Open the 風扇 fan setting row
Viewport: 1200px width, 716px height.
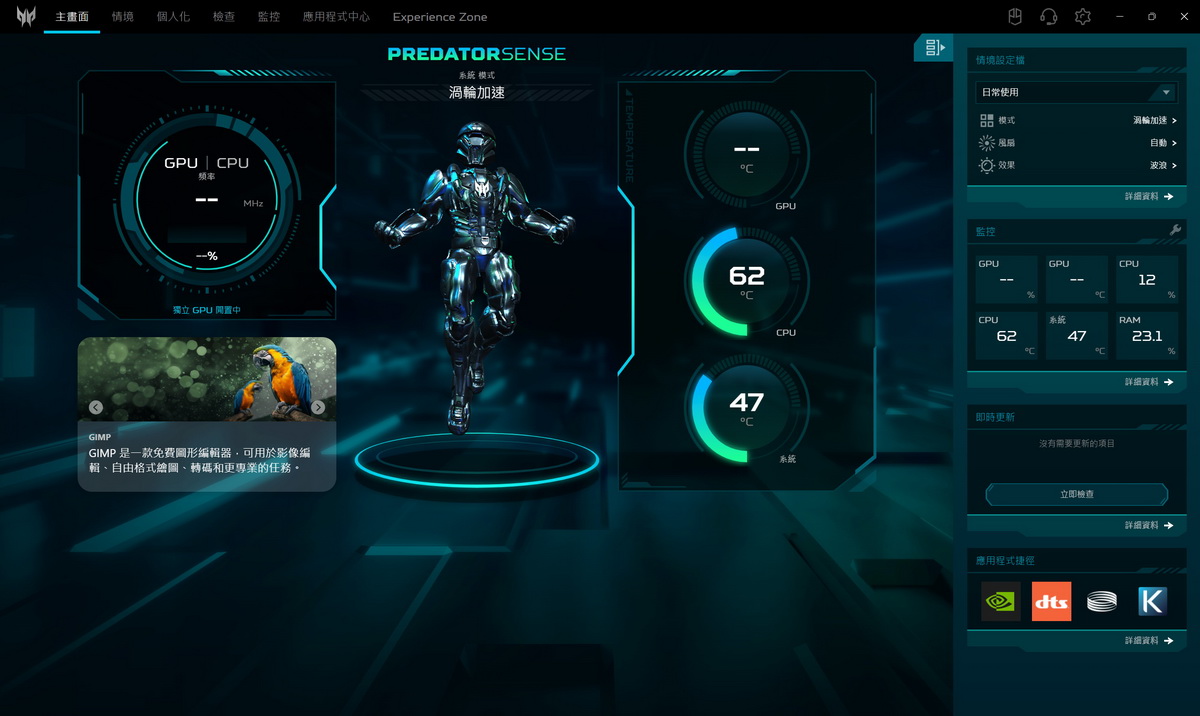1162,143
